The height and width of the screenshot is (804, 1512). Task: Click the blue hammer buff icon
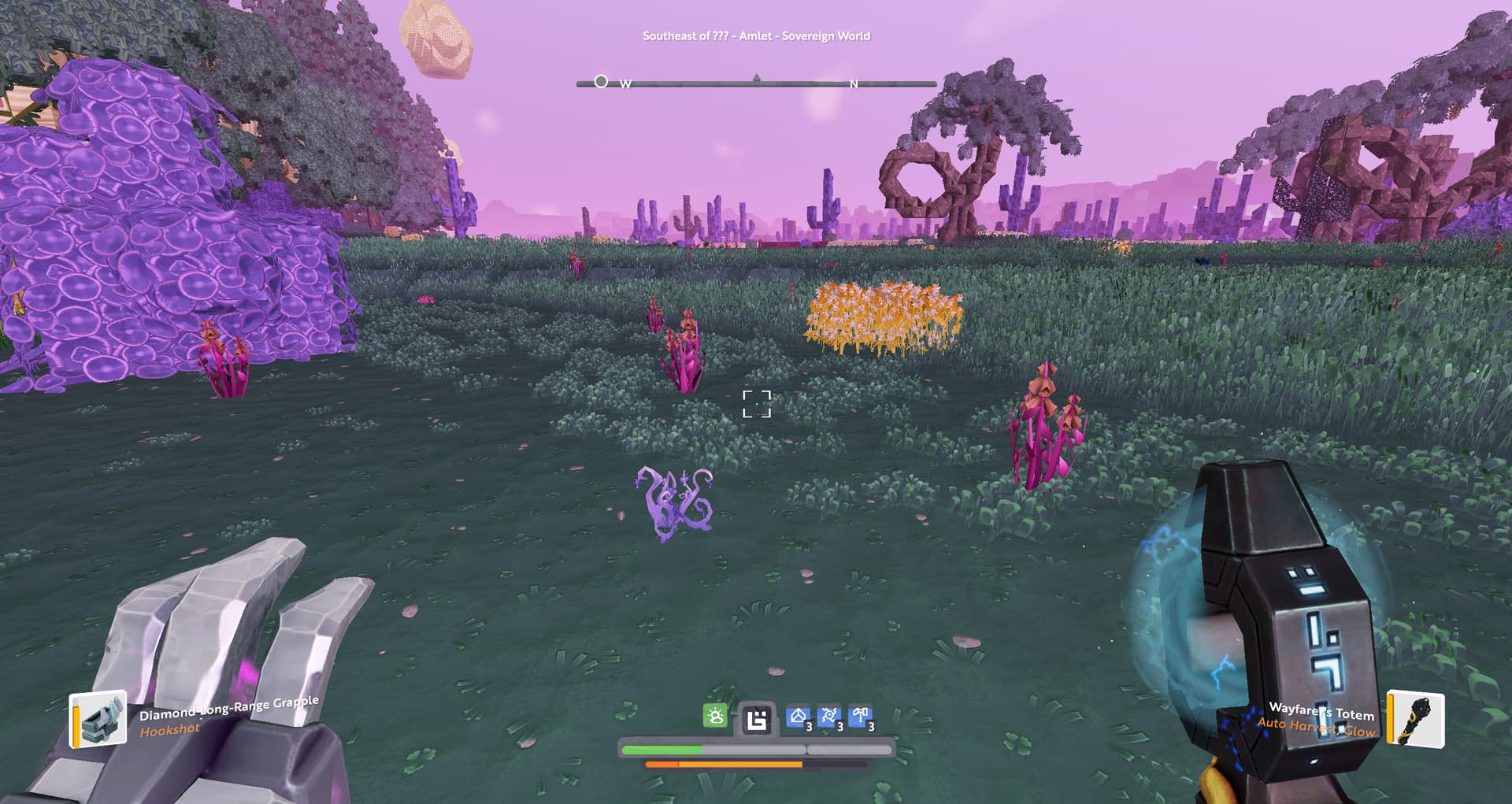coord(861,717)
